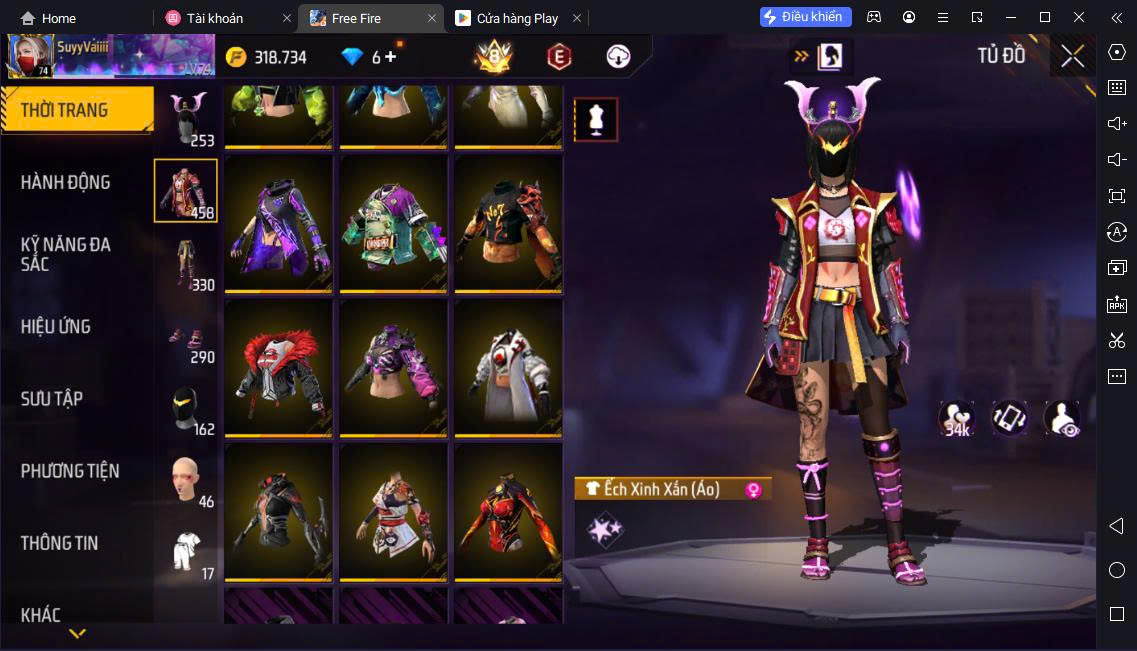1137x651 pixels.
Task: Choose the red fur-collar clown jacket
Action: pyautogui.click(x=280, y=368)
